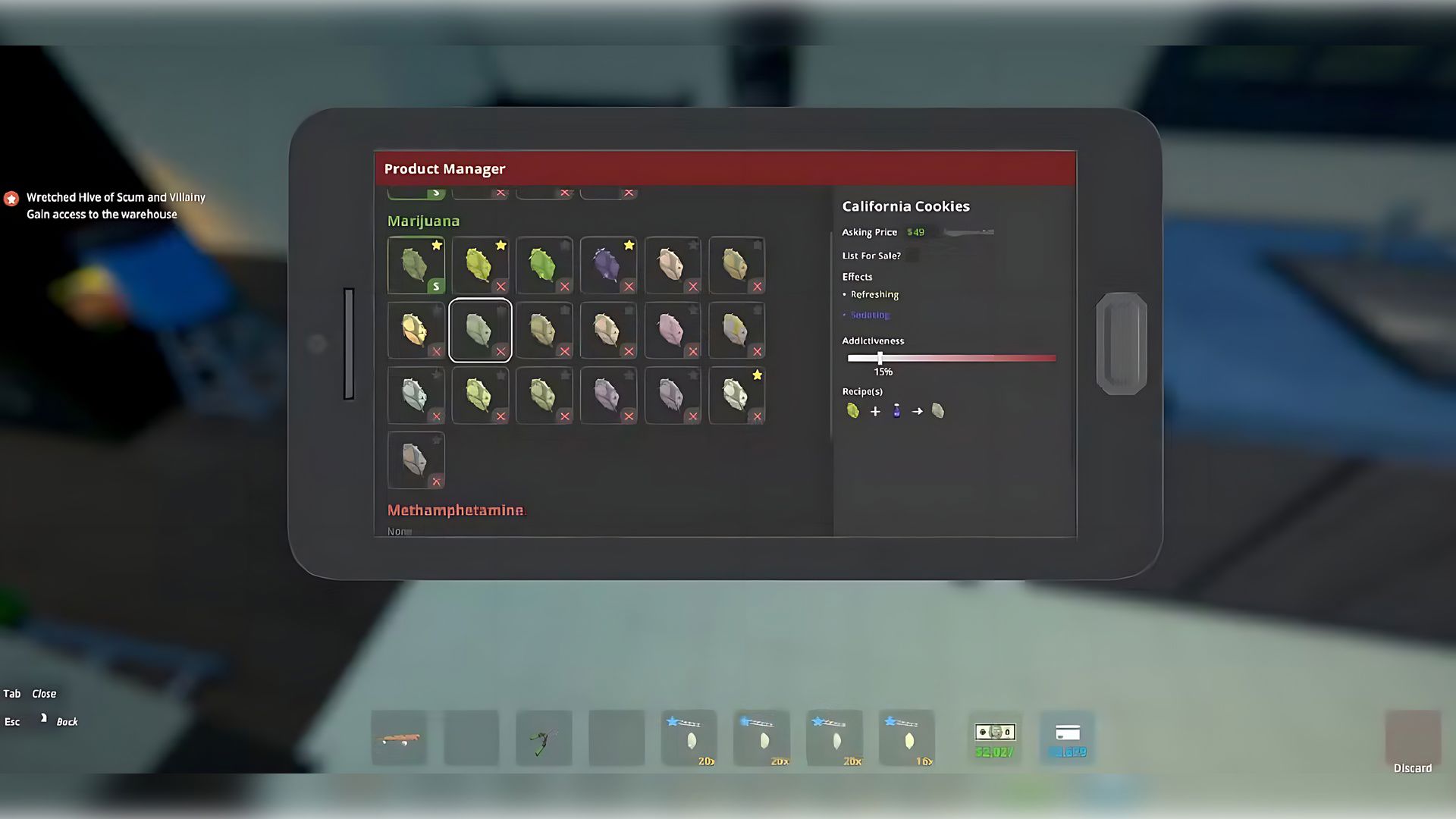Select the green marijuana product marked S
The width and height of the screenshot is (1456, 819).
[x=416, y=265]
